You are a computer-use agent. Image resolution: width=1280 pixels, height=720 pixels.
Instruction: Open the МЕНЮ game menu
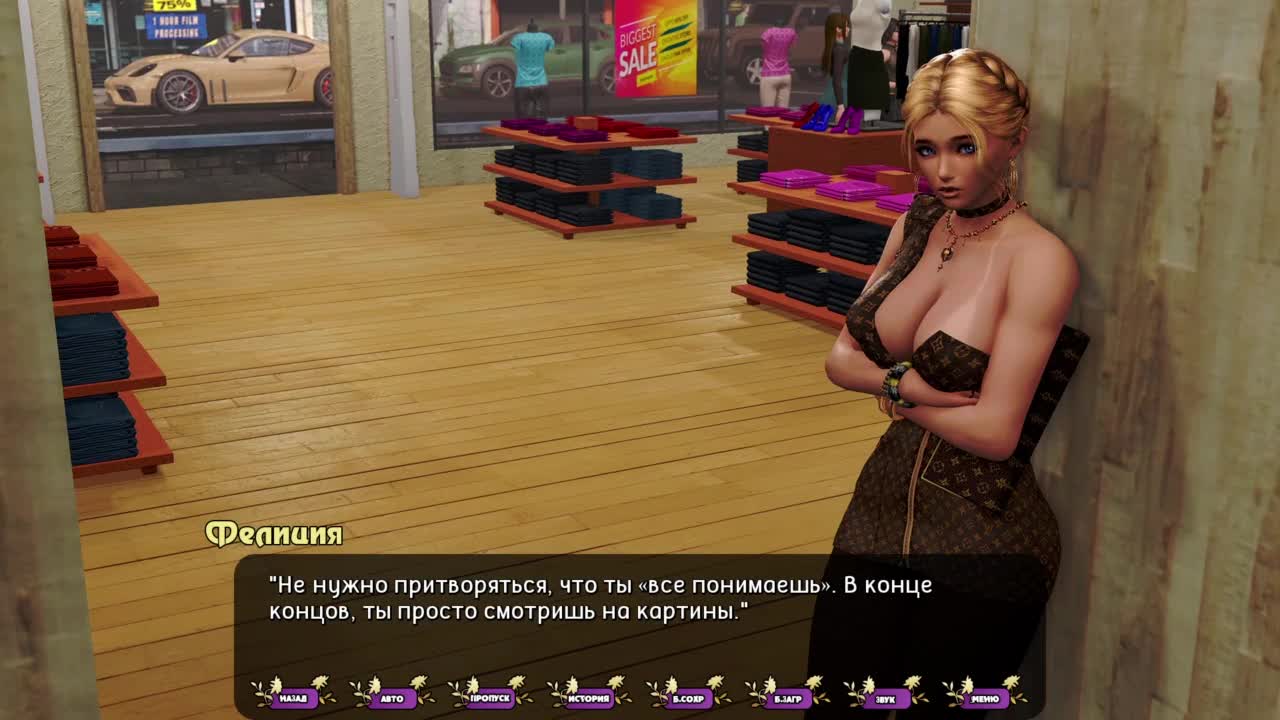coord(985,698)
